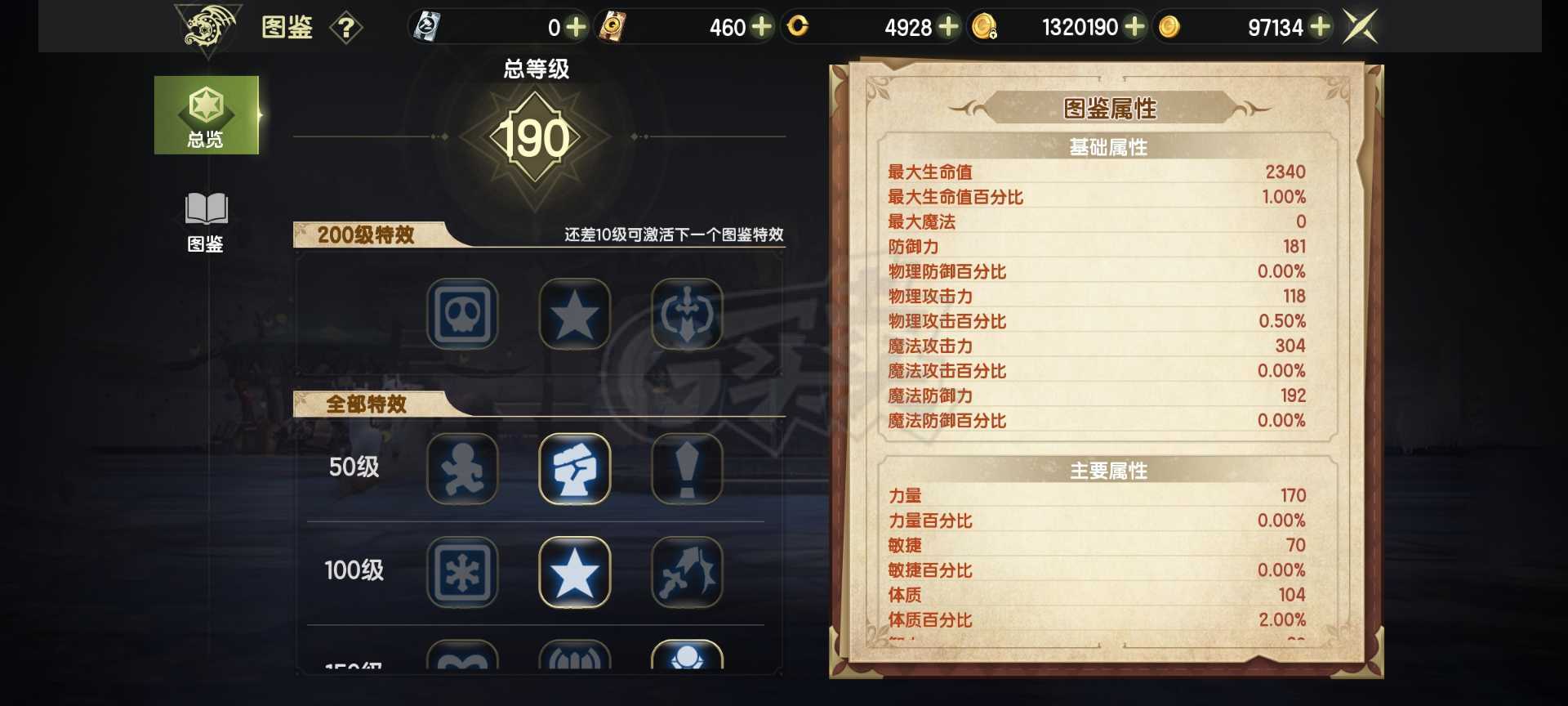Select the ghost face icon in the 150级 row
This screenshot has width=1568, height=706.
462,664
